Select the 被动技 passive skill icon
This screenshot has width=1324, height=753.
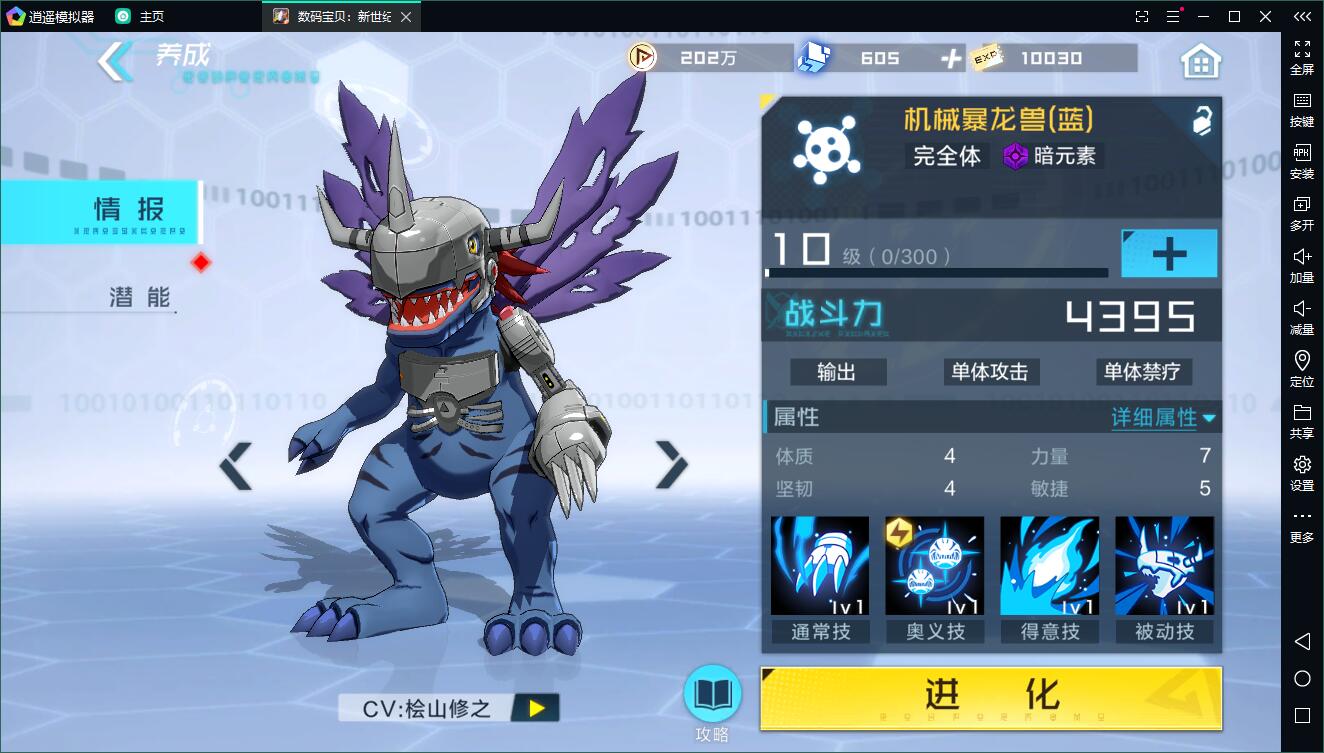pyautogui.click(x=1164, y=566)
